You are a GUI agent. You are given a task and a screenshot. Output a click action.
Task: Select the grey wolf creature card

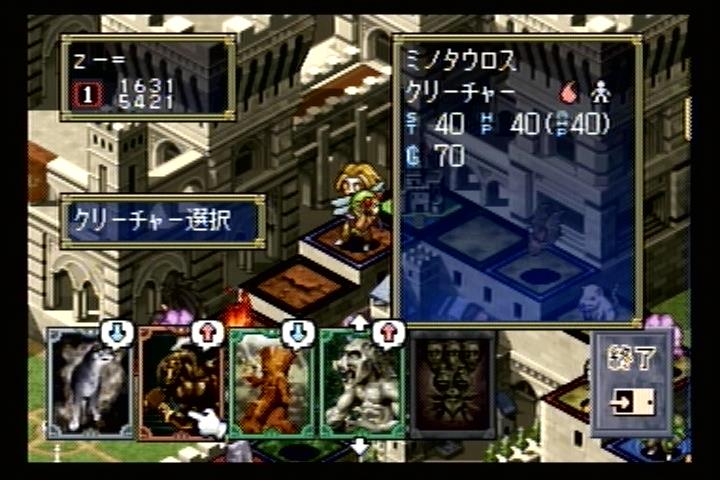[x=90, y=385]
